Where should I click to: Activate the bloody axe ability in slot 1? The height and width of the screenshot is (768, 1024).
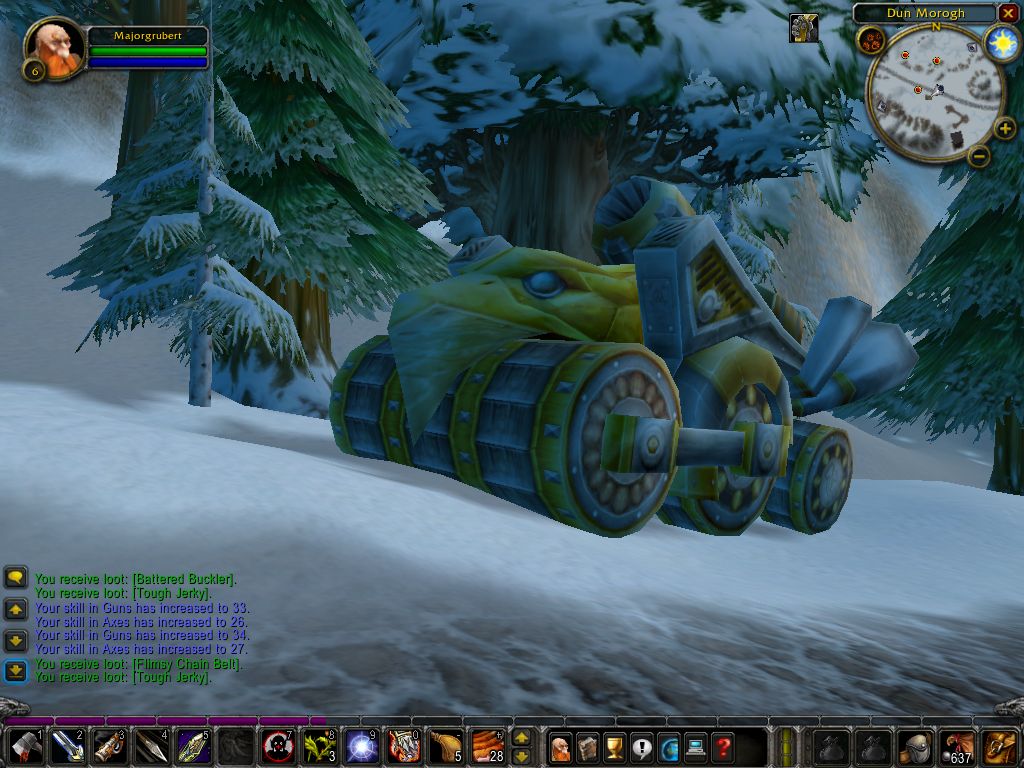[22, 746]
